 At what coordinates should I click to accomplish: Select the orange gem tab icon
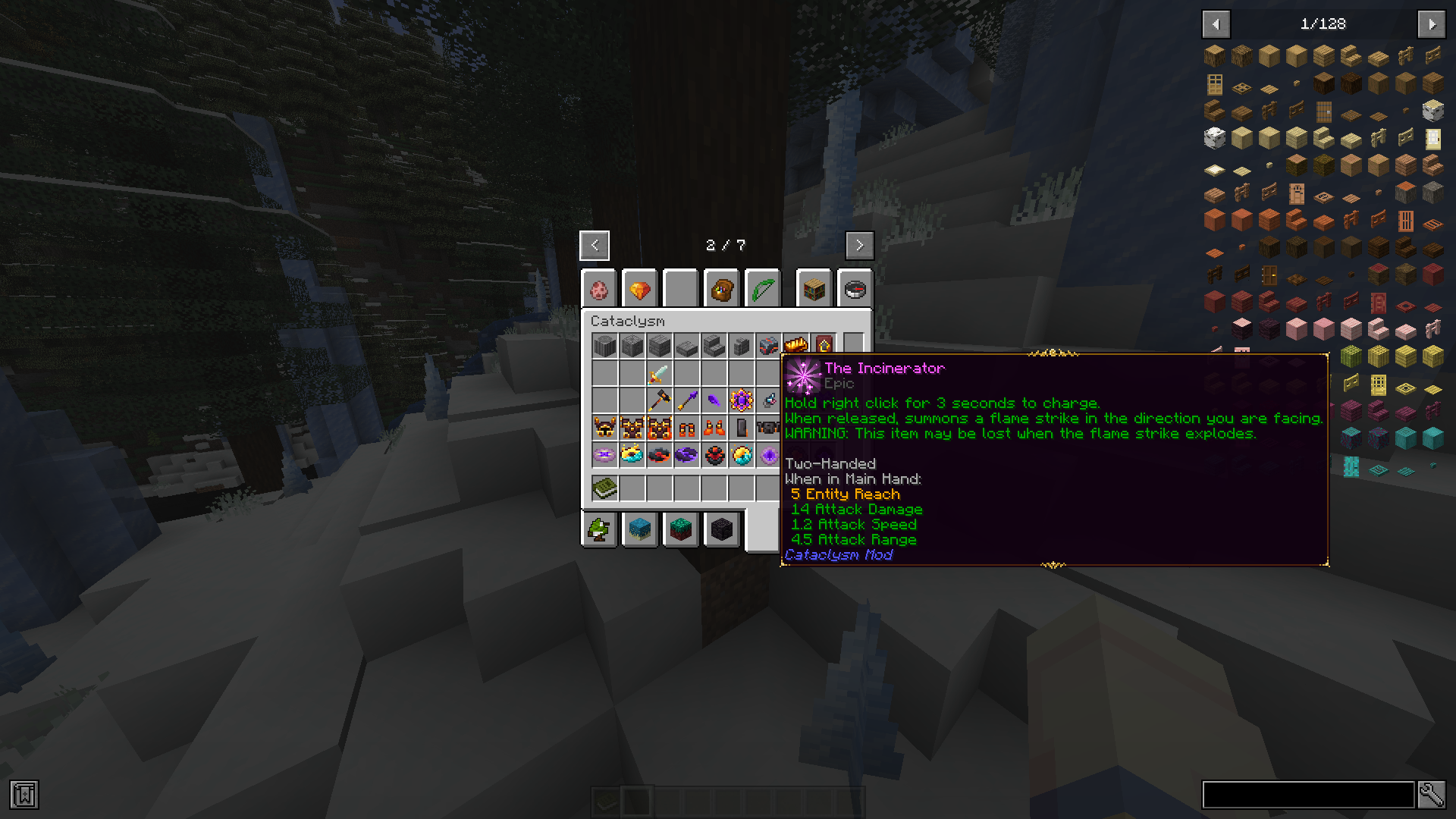(x=639, y=289)
